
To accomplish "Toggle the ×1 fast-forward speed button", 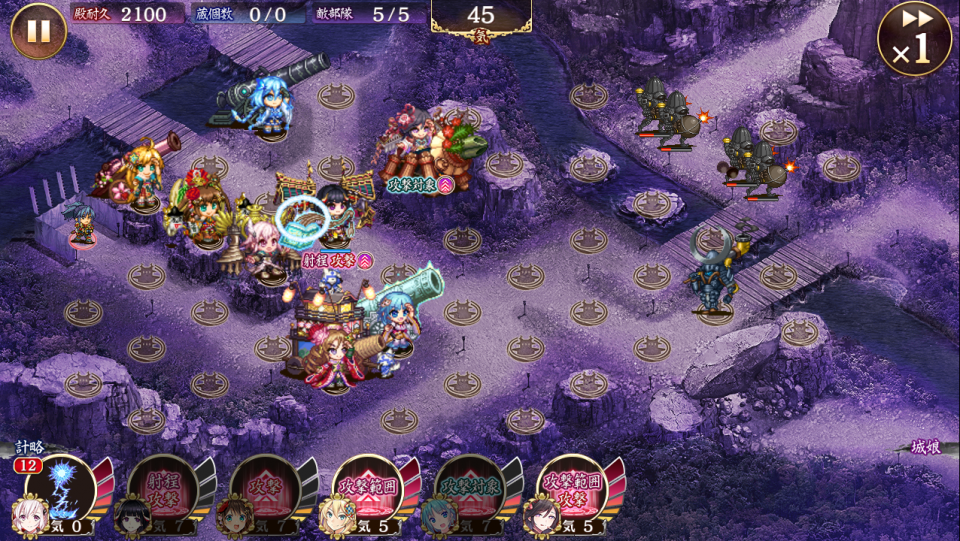I will click(x=913, y=39).
